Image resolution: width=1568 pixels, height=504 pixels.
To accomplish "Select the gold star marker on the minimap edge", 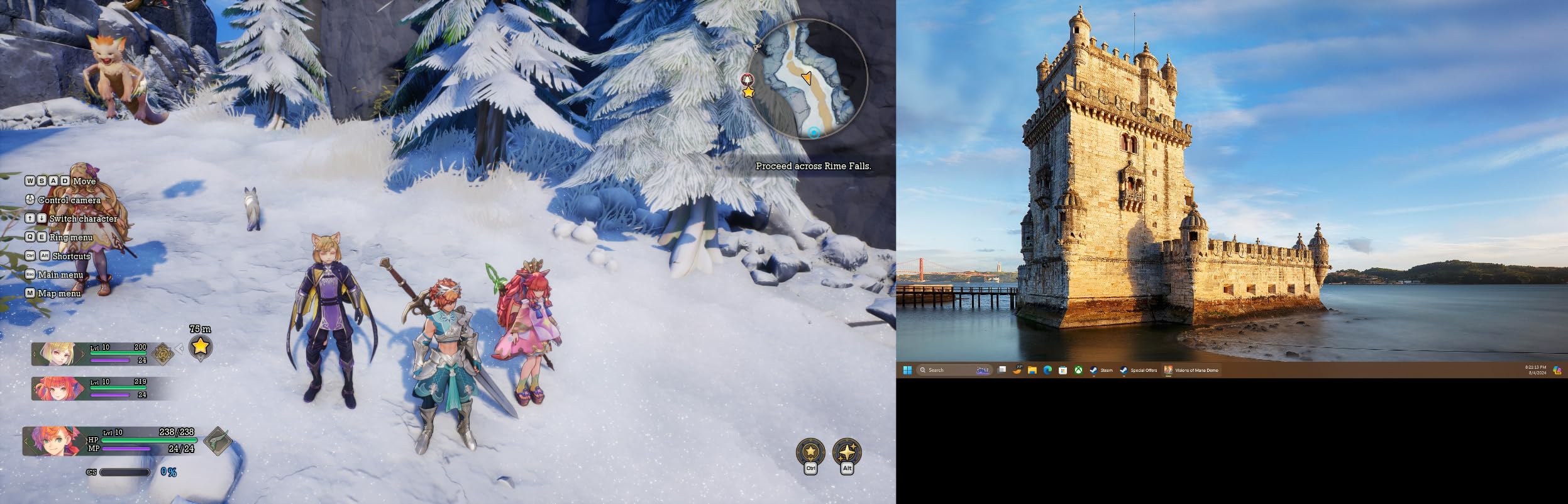I will point(748,92).
